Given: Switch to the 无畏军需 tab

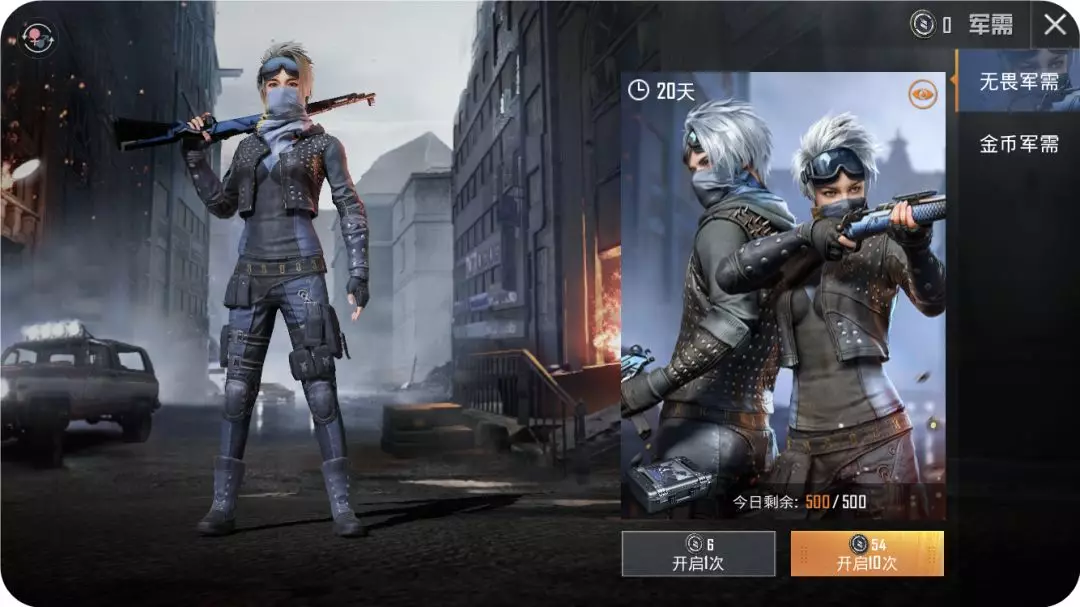Looking at the screenshot, I should pyautogui.click(x=1018, y=81).
